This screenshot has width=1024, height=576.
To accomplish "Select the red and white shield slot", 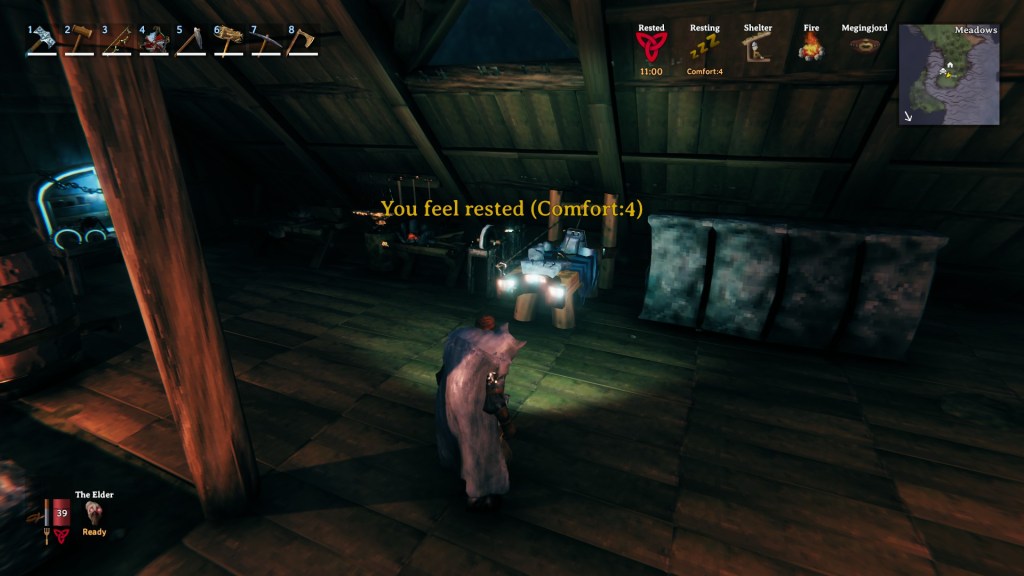I will [x=154, y=40].
